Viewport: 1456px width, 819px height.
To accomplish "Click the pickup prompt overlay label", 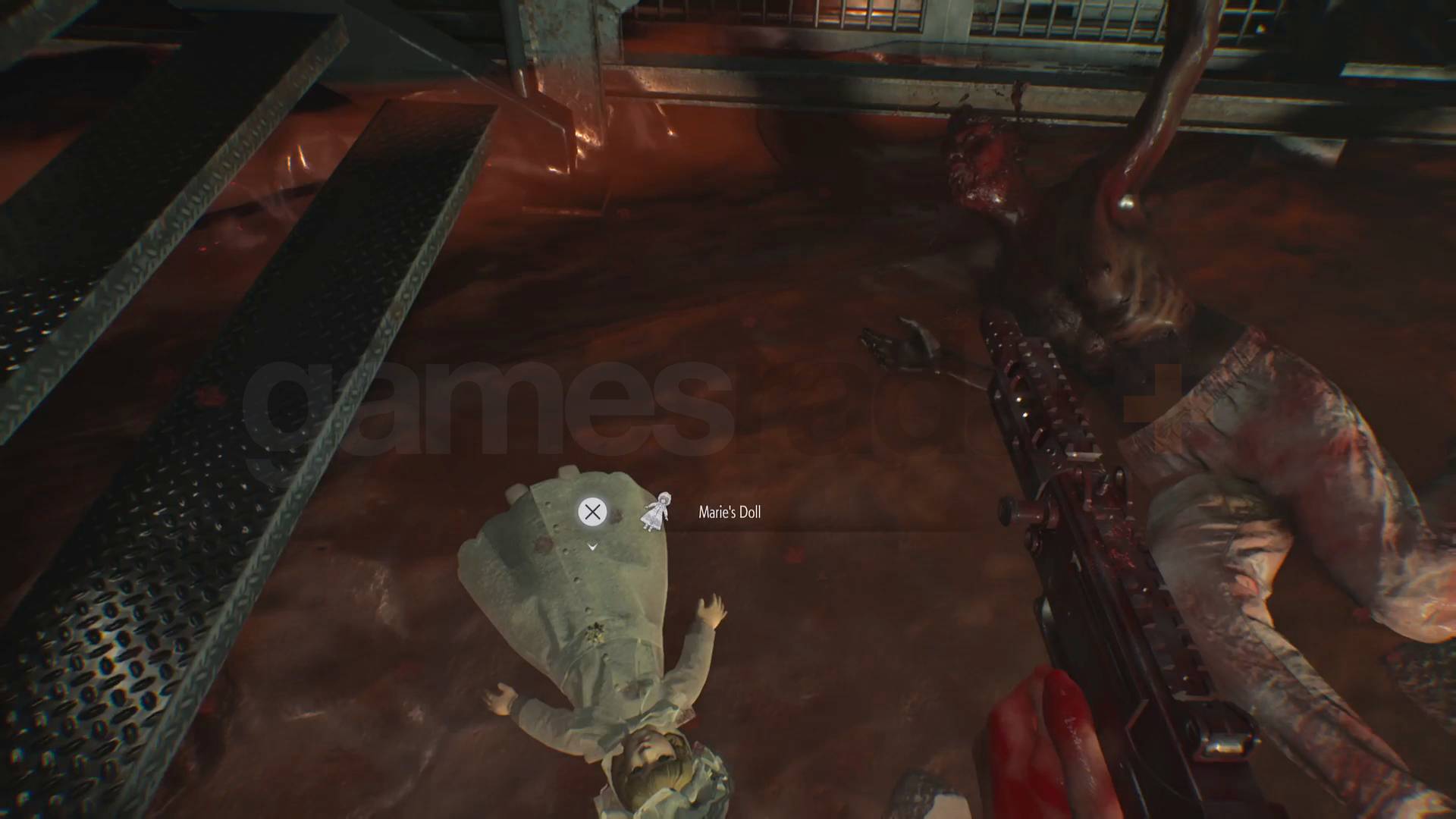I will click(730, 513).
